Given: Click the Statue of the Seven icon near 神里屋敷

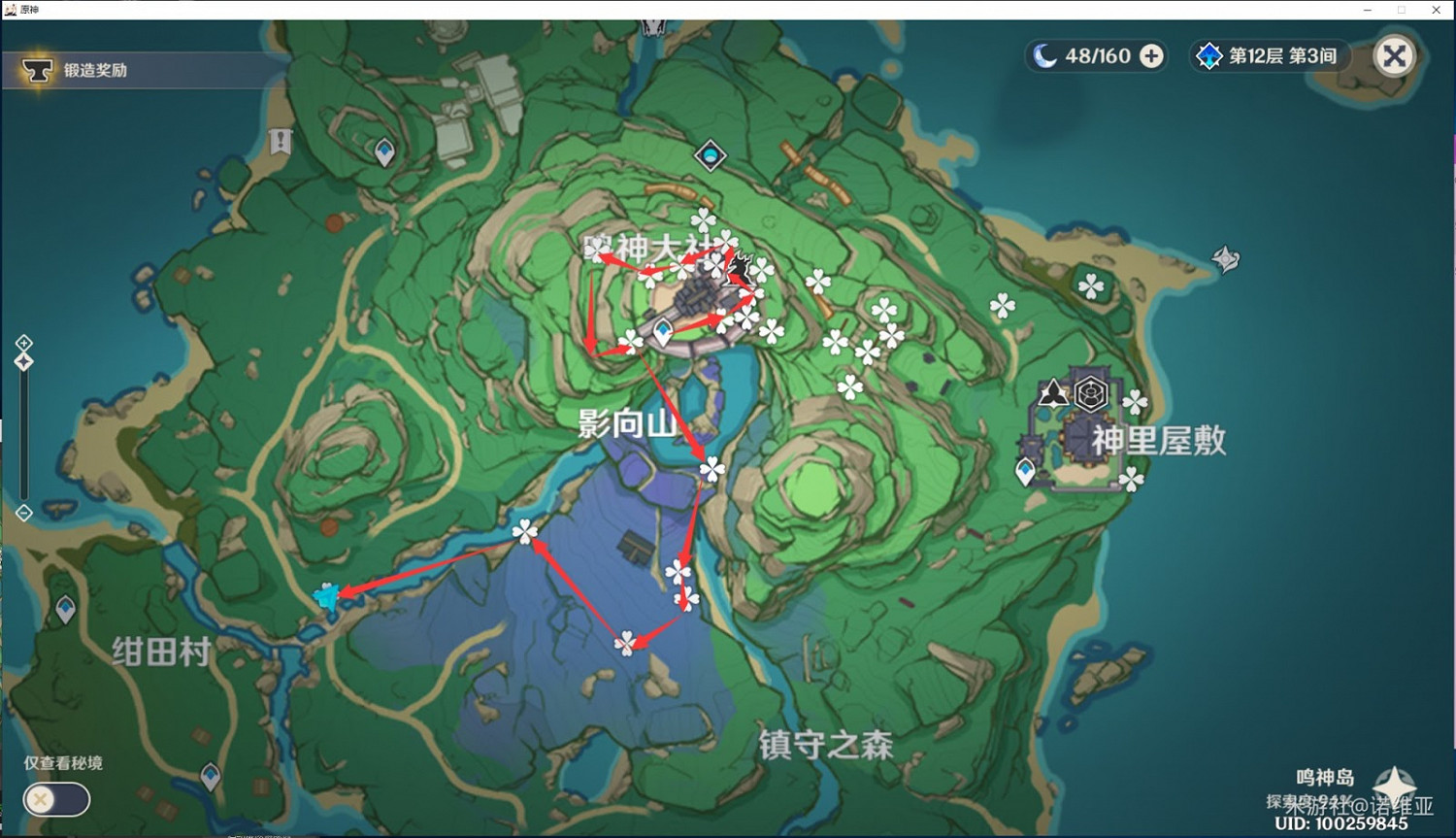Looking at the screenshot, I should (1051, 392).
